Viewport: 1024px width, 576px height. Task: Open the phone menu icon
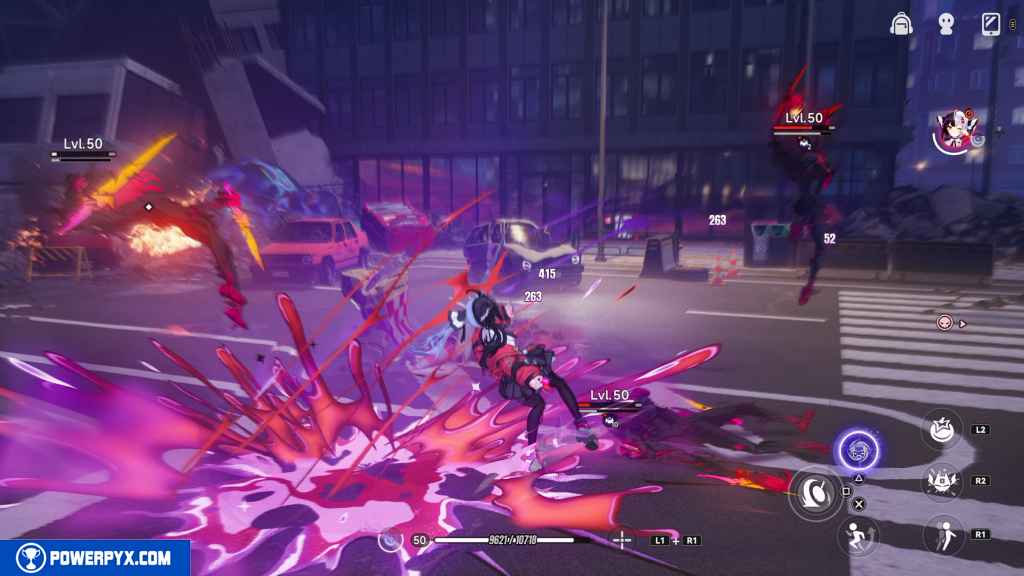coord(991,25)
